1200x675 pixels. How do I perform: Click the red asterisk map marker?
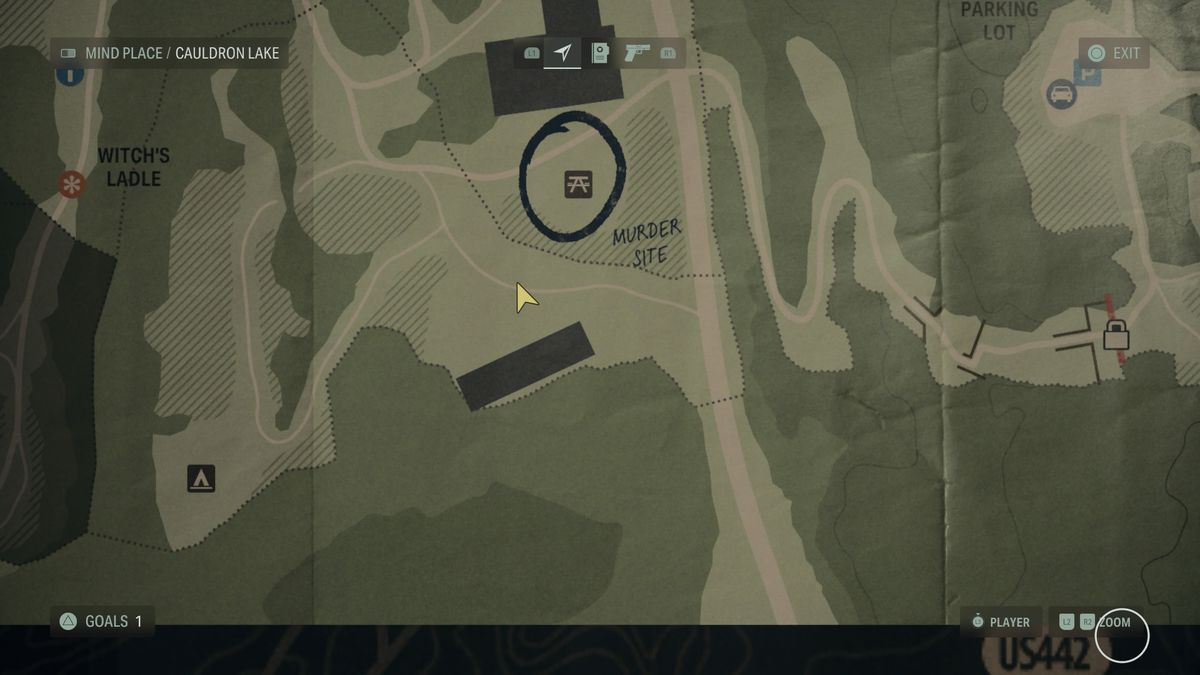(x=71, y=184)
